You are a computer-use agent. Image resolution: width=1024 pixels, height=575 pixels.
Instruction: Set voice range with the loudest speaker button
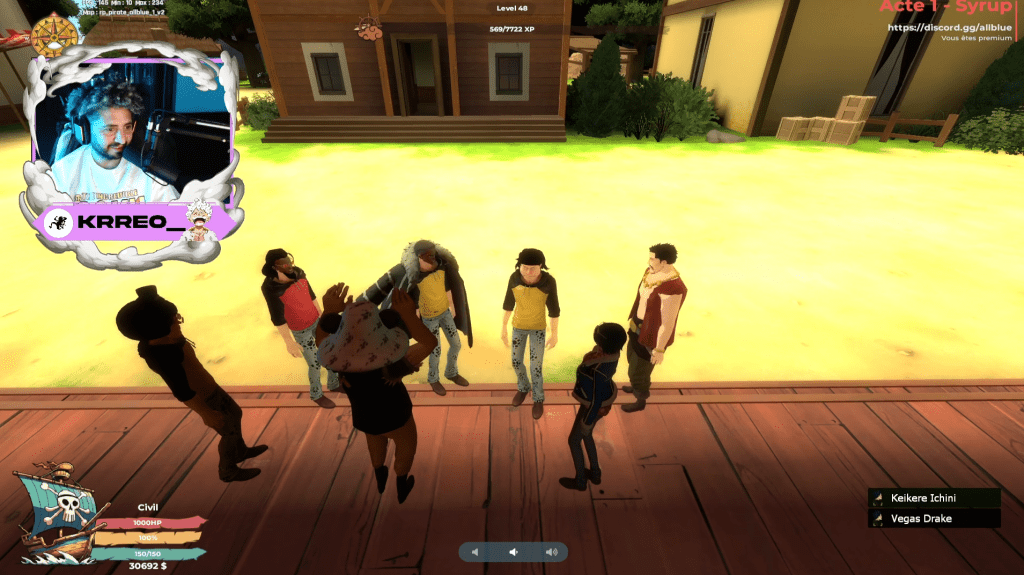tap(550, 552)
